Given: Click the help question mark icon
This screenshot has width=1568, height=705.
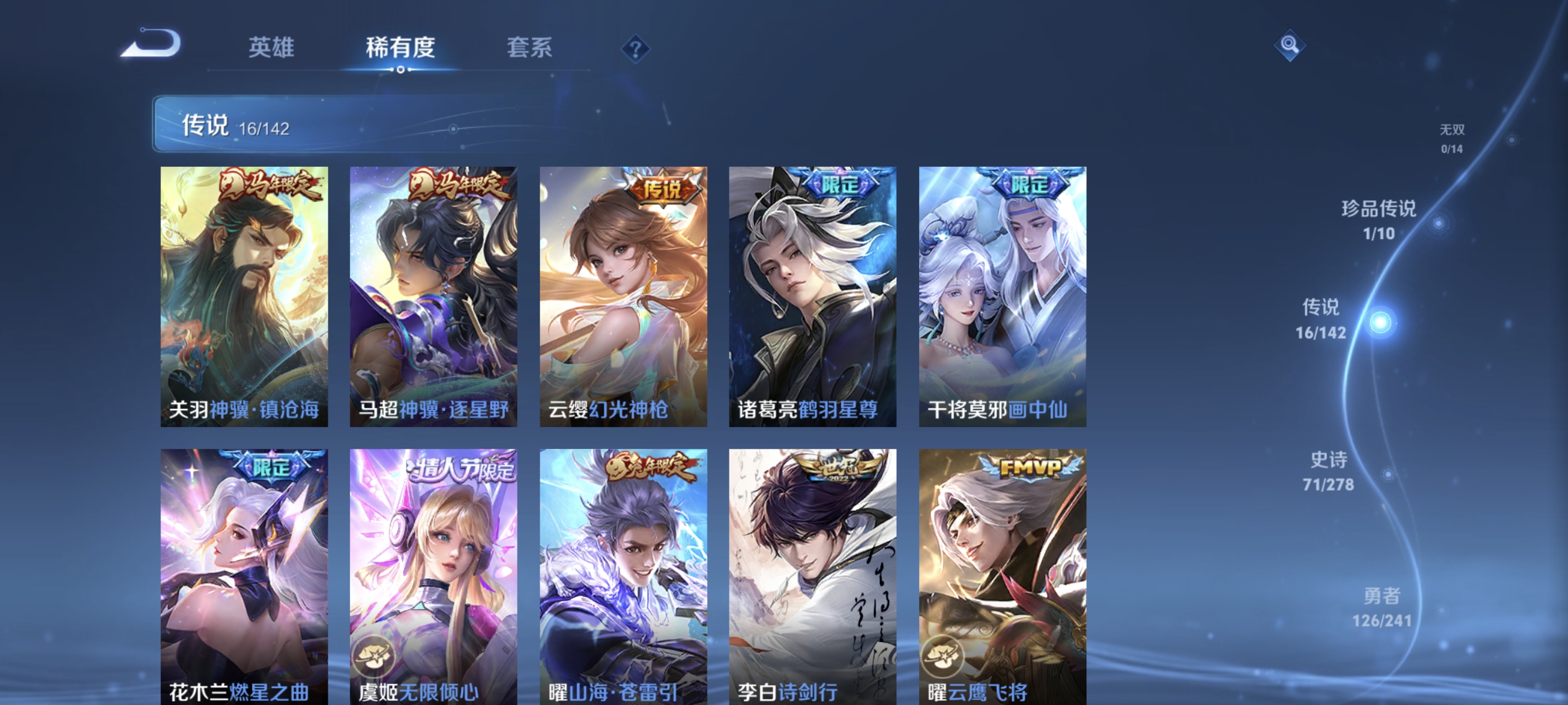Looking at the screenshot, I should tap(634, 48).
